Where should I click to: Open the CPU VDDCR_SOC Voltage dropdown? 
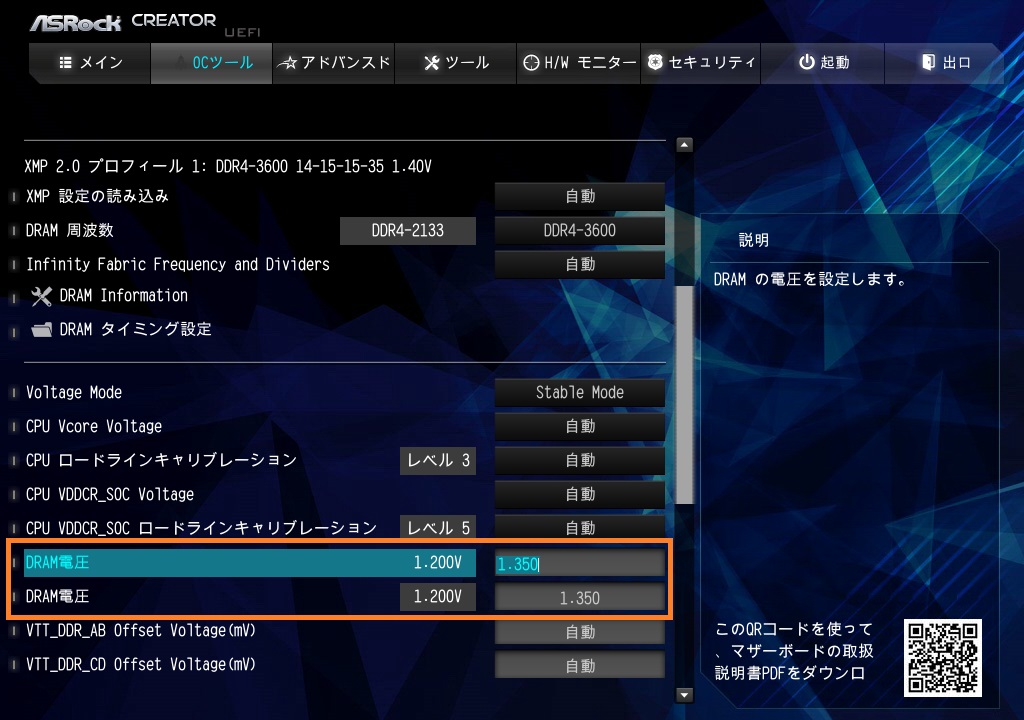(580, 495)
